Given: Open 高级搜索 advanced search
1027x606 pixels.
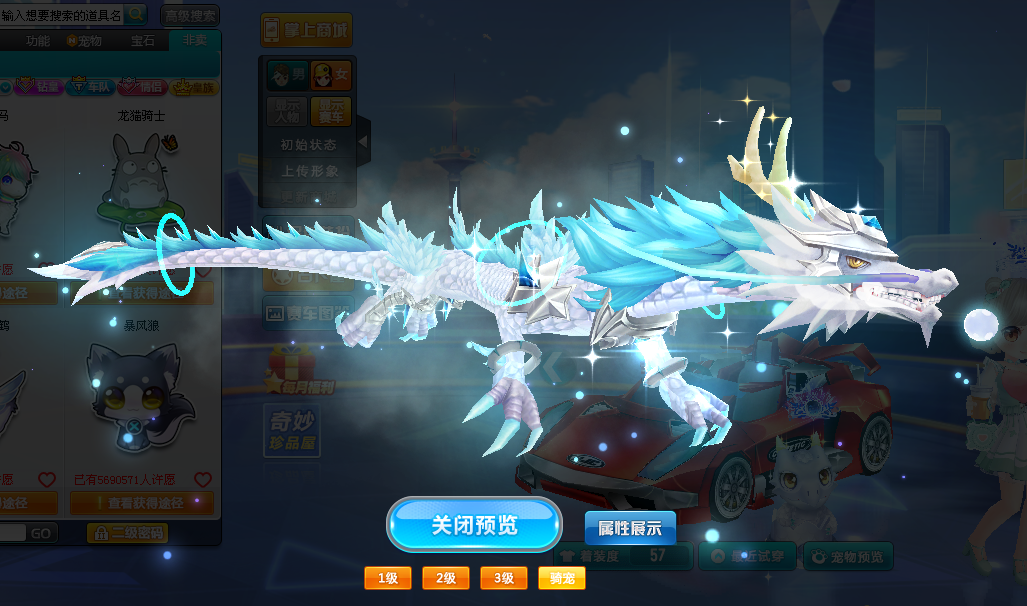Looking at the screenshot, I should point(190,15).
